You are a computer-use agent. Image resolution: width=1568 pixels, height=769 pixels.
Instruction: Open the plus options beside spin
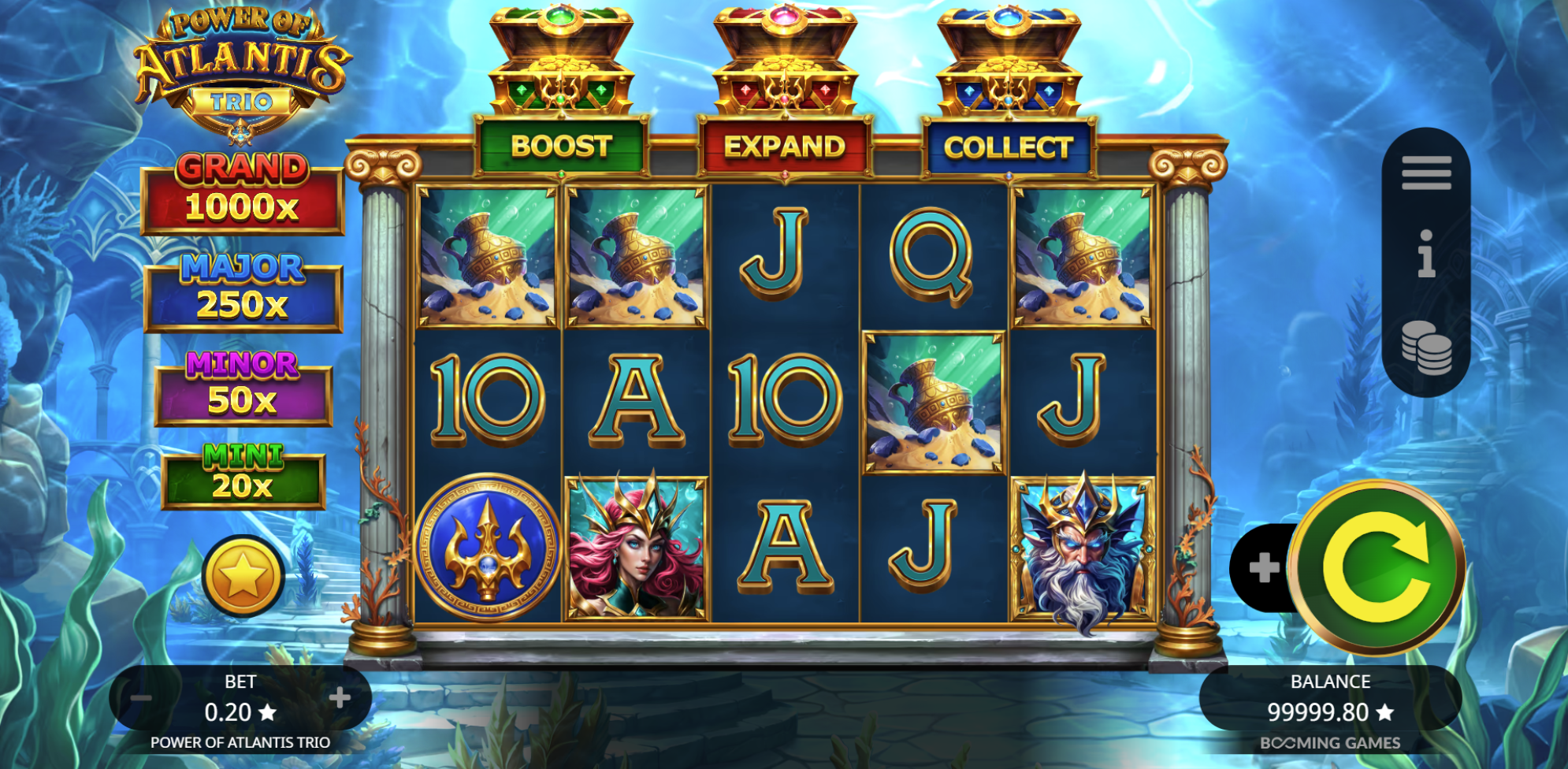(x=1263, y=567)
